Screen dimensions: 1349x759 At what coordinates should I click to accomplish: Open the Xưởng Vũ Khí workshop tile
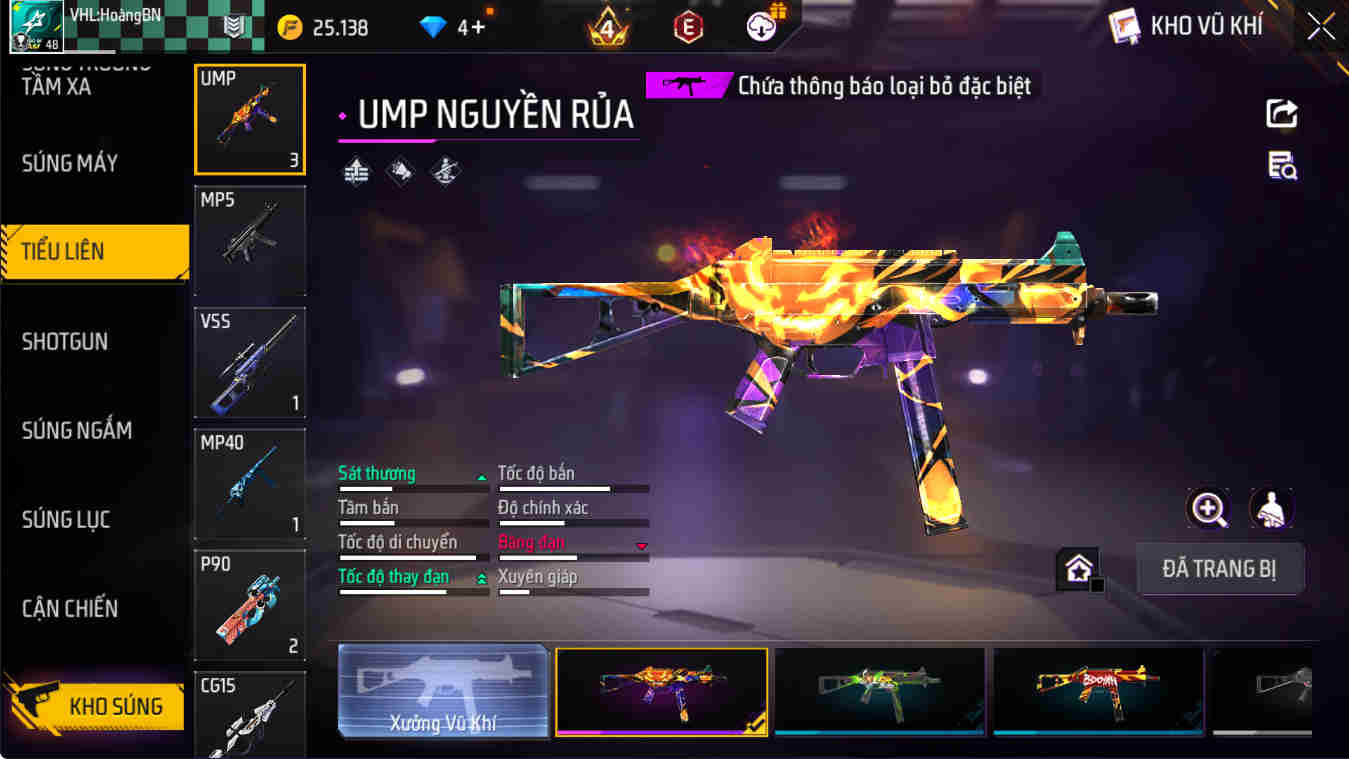tap(443, 691)
